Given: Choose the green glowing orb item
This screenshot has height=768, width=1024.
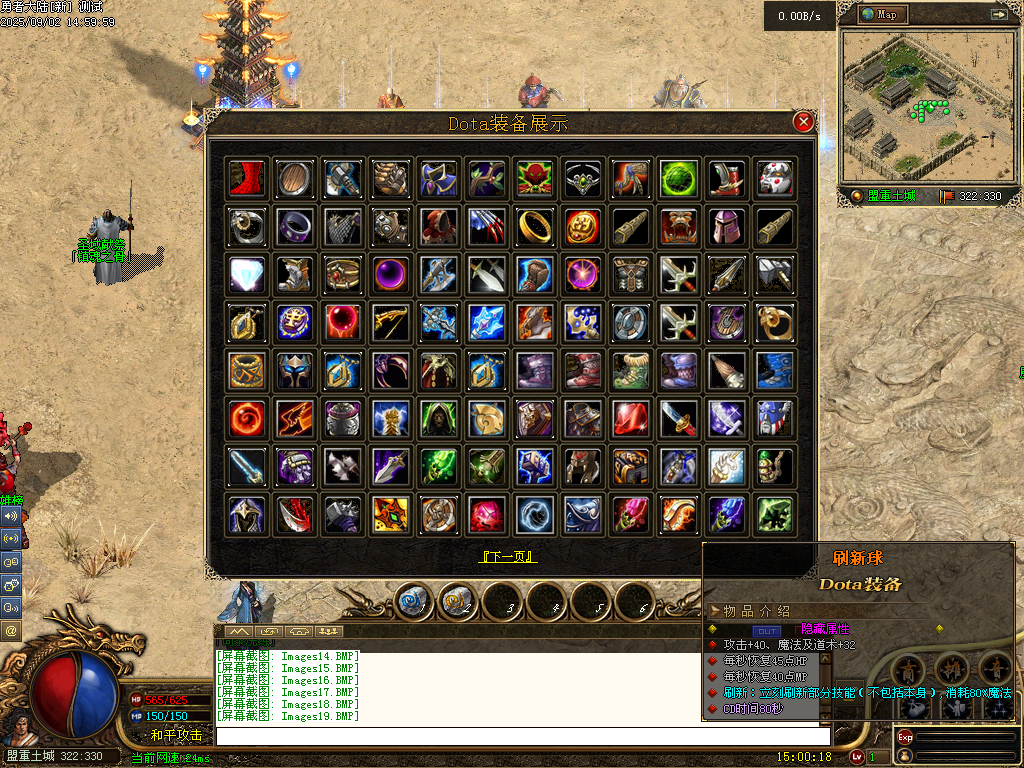Looking at the screenshot, I should click(x=679, y=179).
